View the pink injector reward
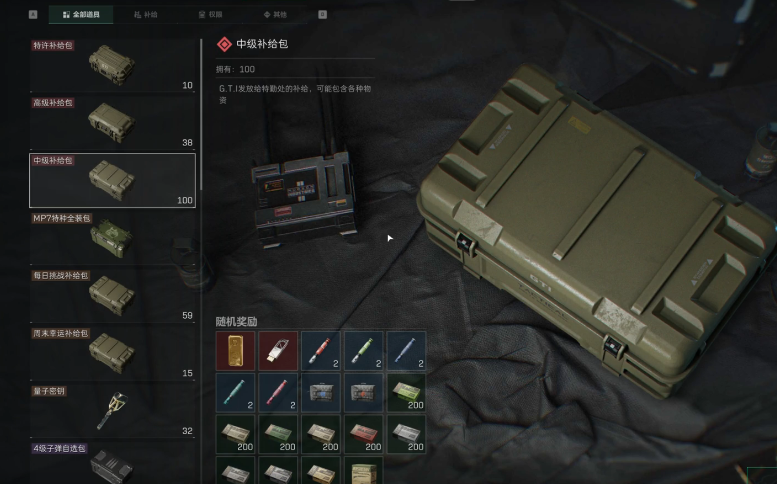Image resolution: width=777 pixels, height=484 pixels. (x=278, y=393)
